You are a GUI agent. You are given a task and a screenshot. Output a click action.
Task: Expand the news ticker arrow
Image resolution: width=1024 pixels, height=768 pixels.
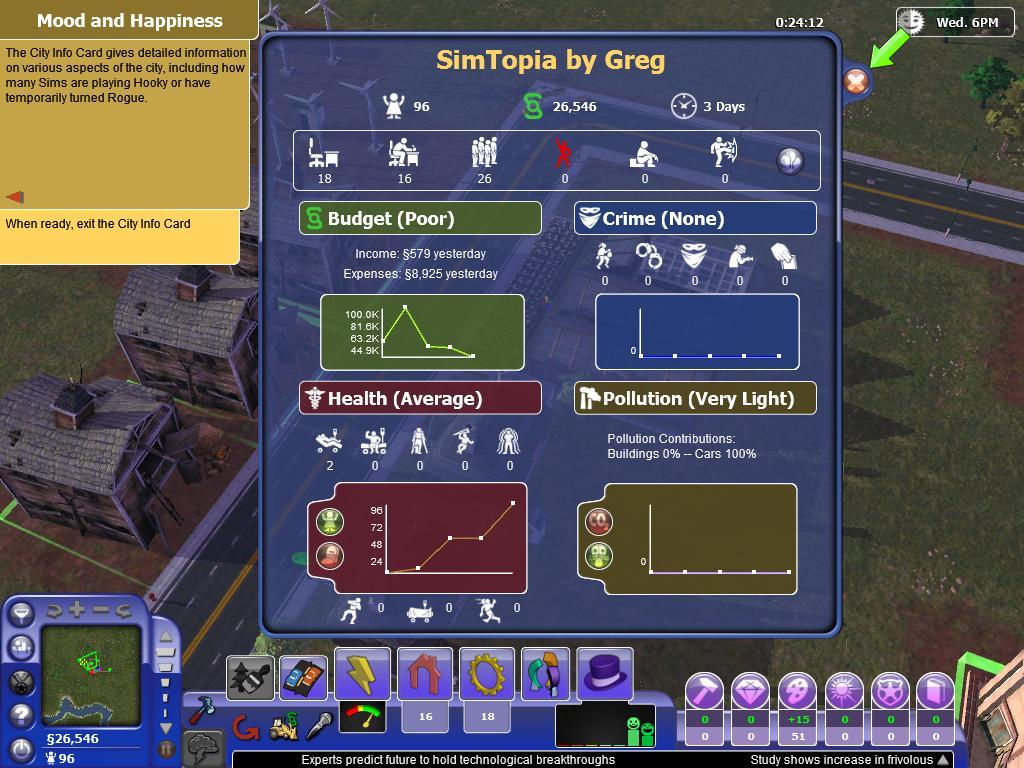pyautogui.click(x=942, y=760)
